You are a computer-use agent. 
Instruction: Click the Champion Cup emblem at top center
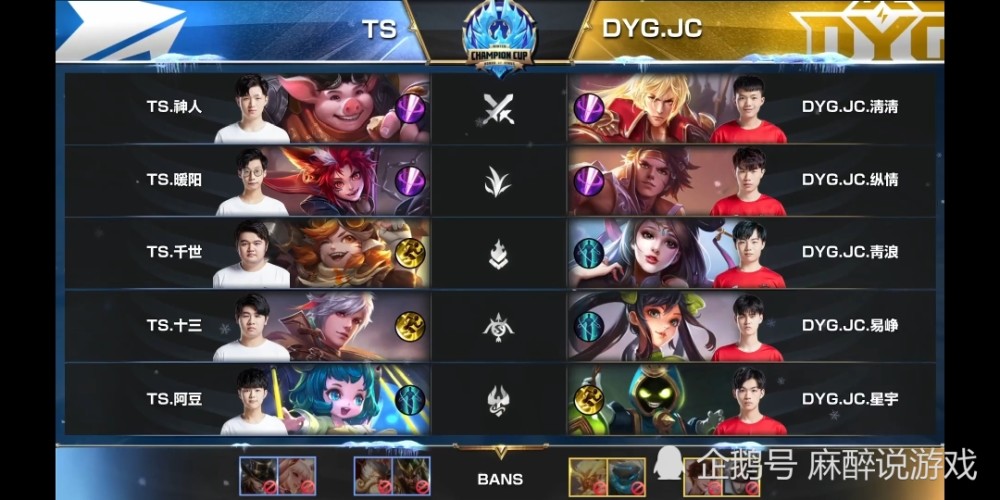499,38
